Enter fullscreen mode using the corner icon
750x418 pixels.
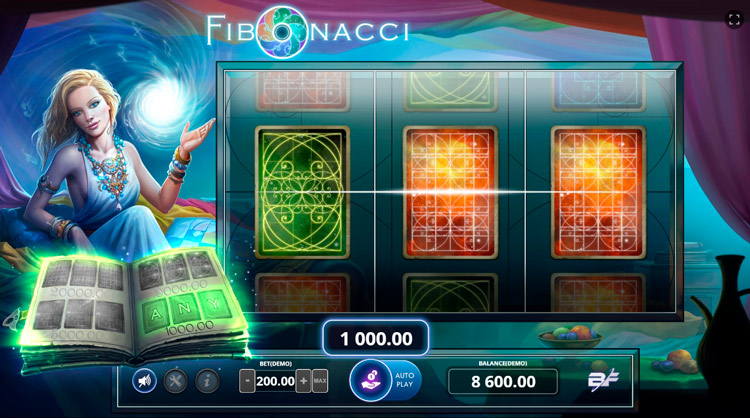(733, 19)
